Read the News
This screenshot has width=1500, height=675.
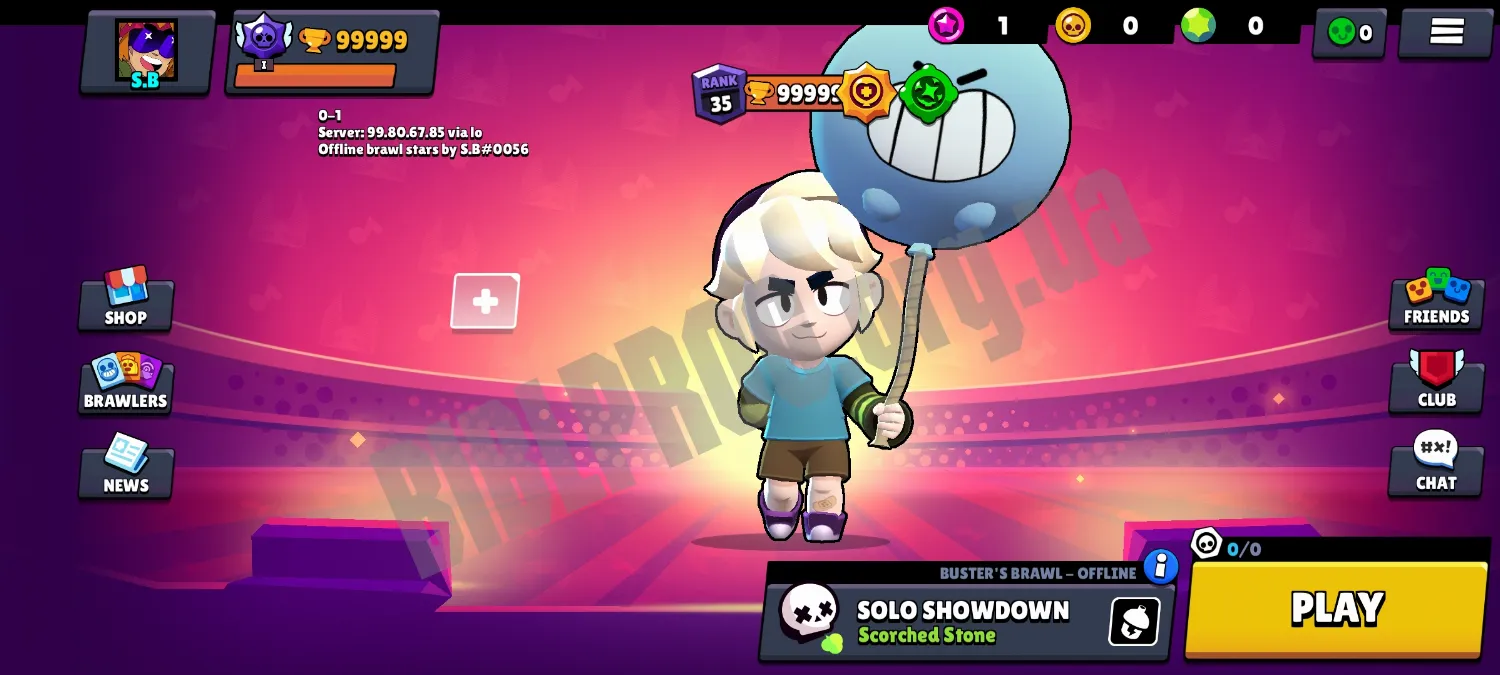[126, 467]
